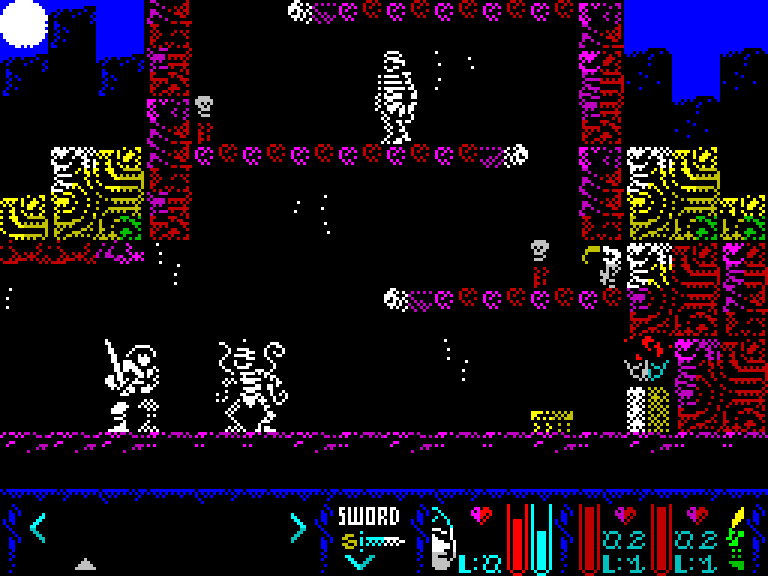Click the cyan right inventory arrow
768x576 pixels.
point(297,527)
